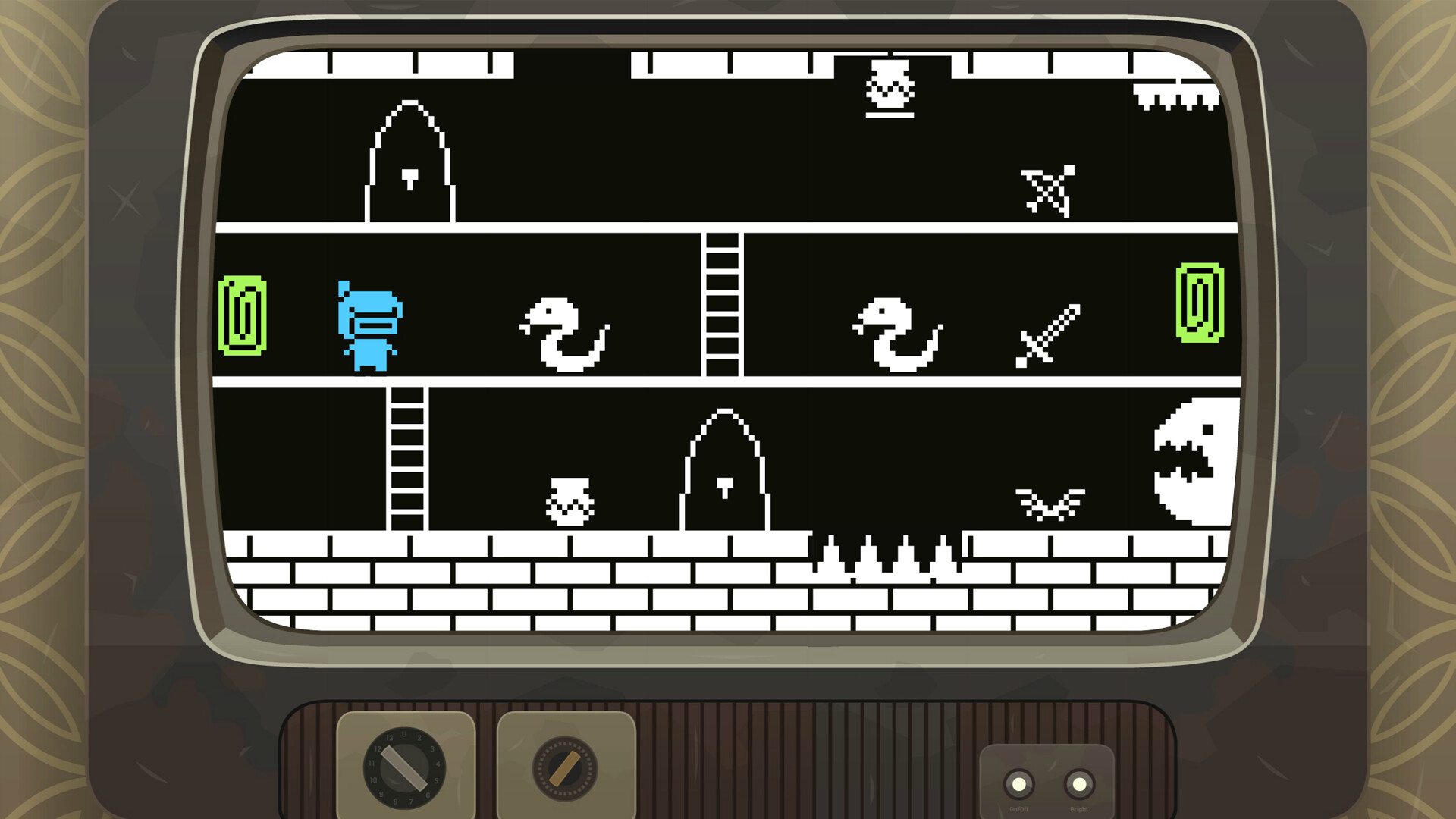Click the Bright button on the TV

1078,784
